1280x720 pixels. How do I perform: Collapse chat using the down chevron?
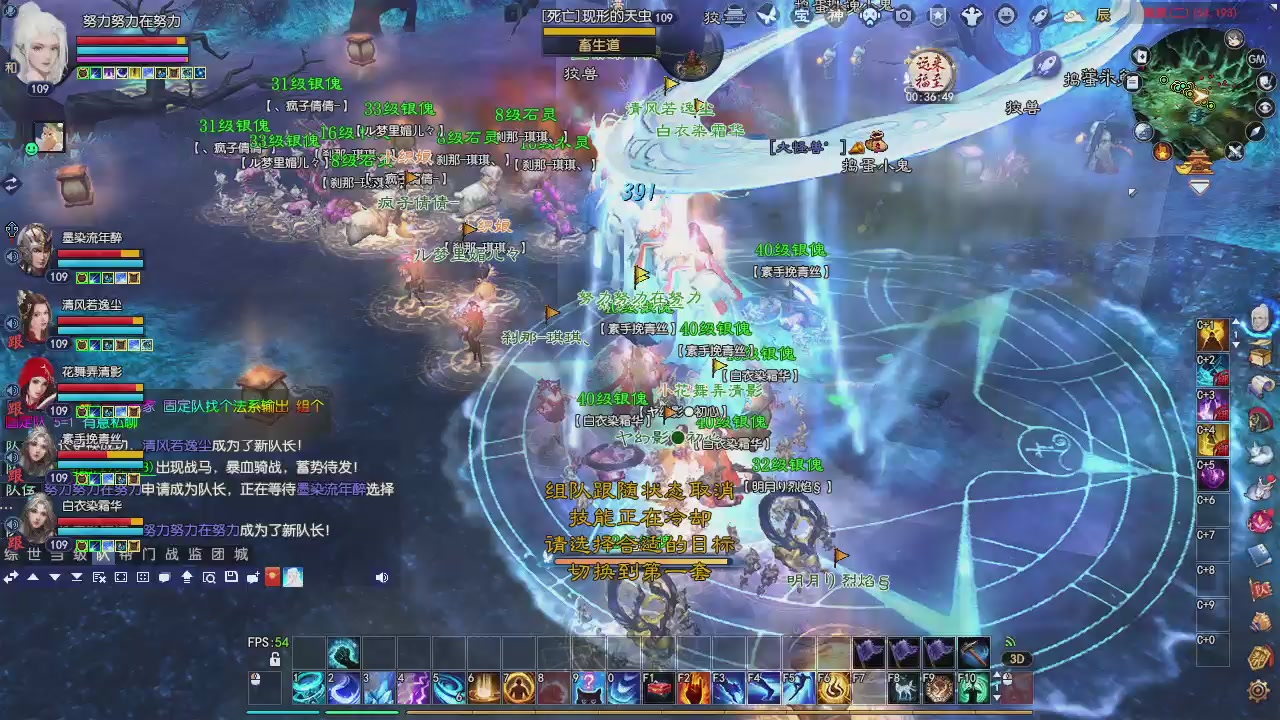(x=53, y=578)
